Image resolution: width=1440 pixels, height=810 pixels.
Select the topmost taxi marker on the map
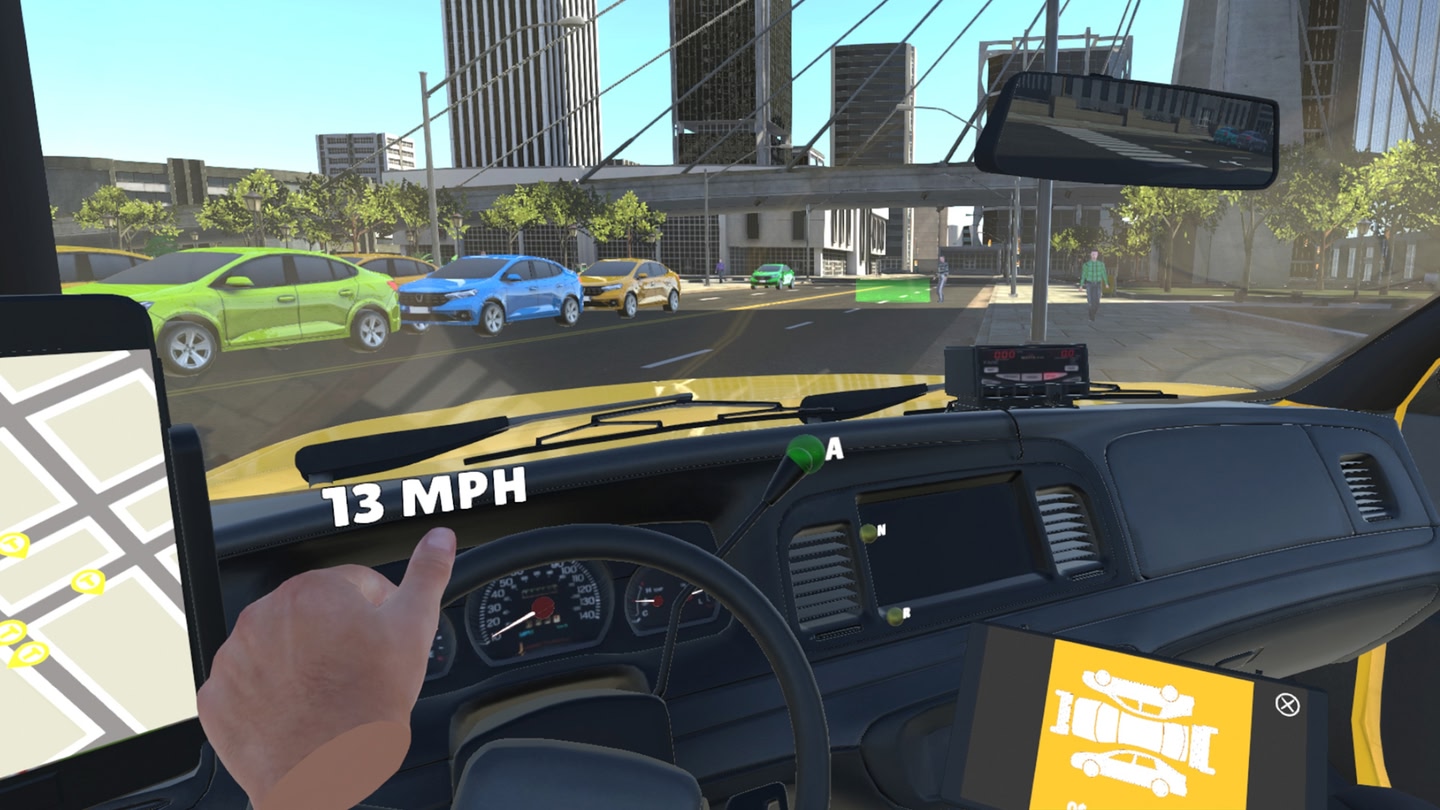[12, 543]
